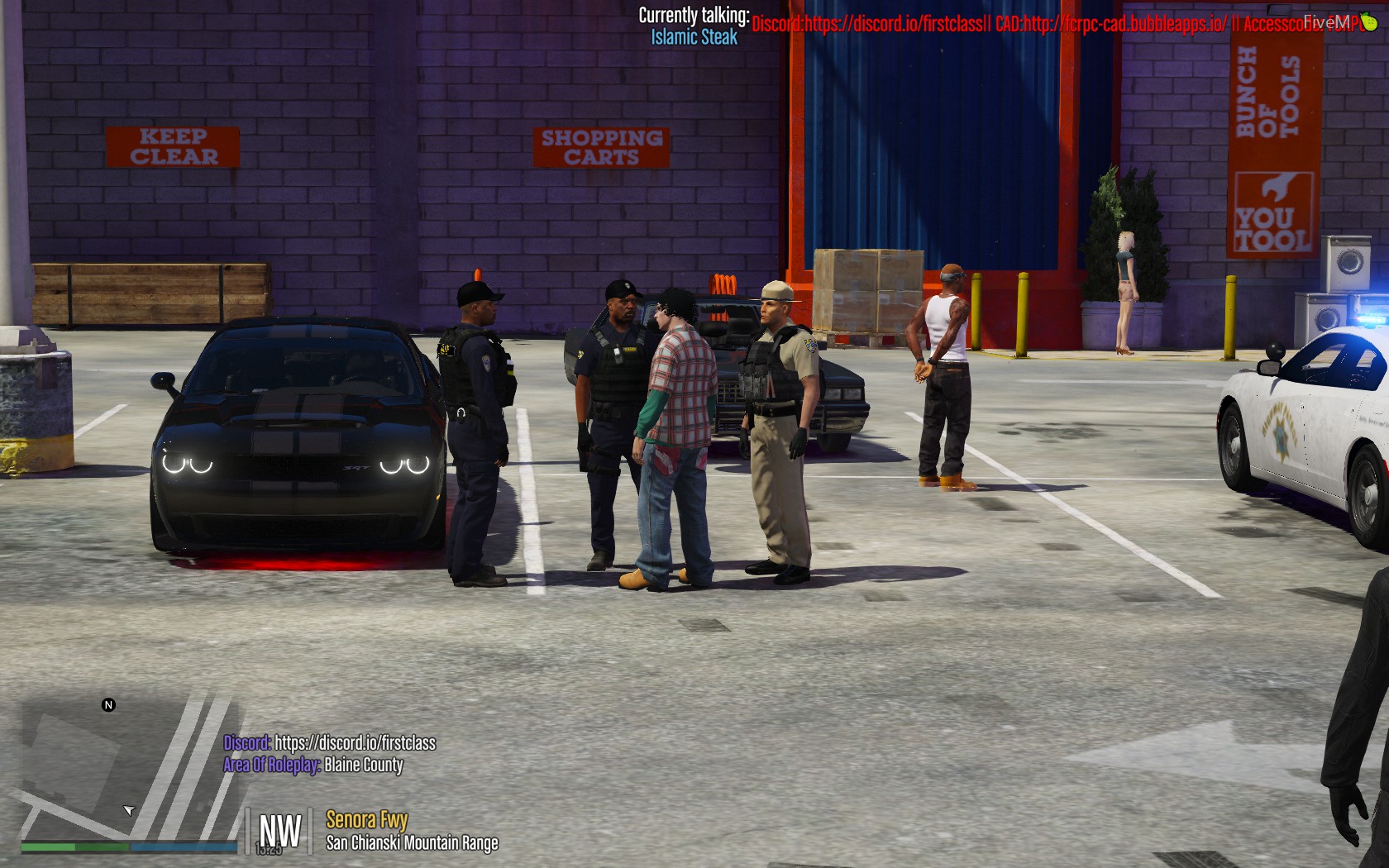The width and height of the screenshot is (1389, 868).
Task: Click the KEEP CLEAR sign on the wall
Action: [172, 146]
